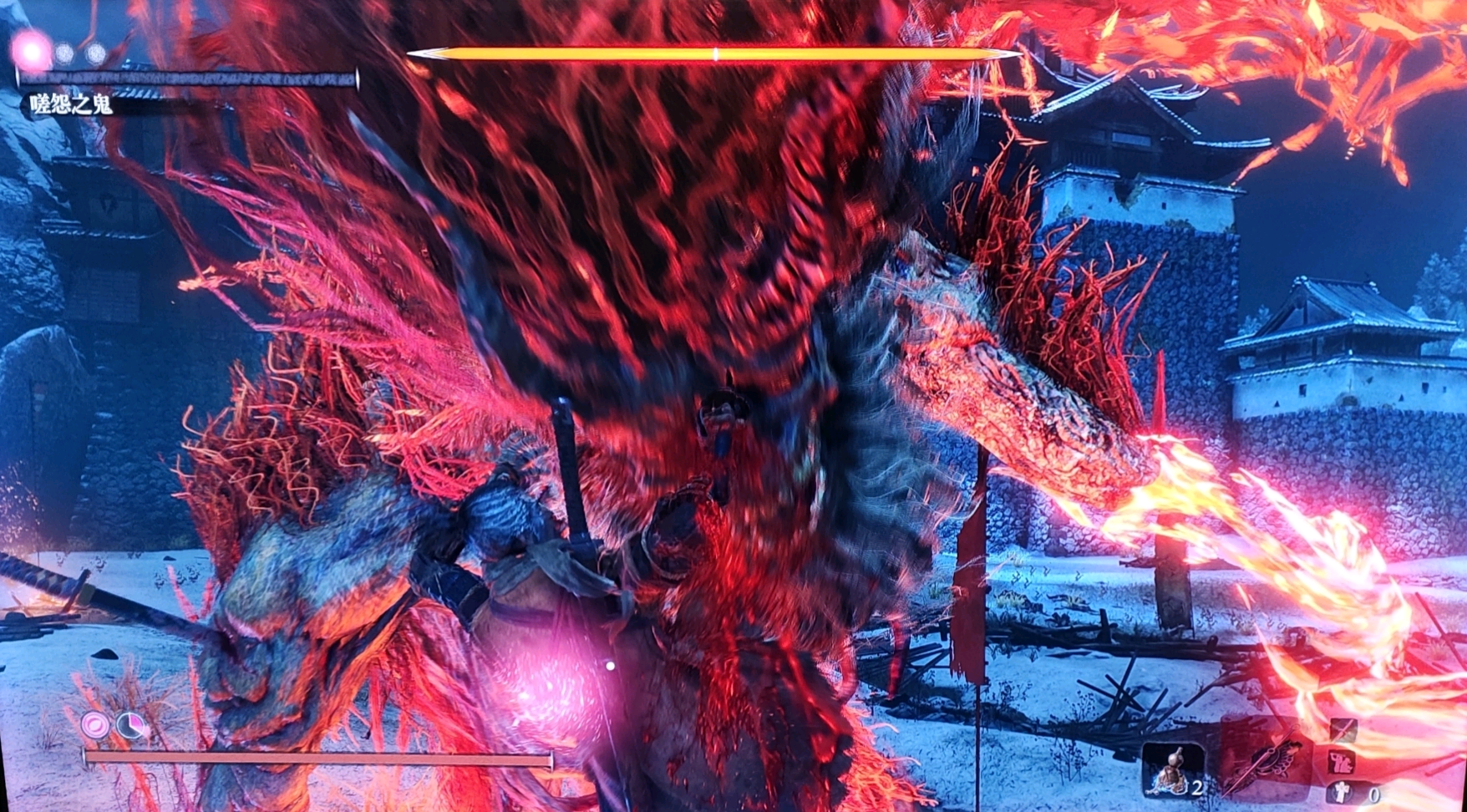Click the fully charged pink resurrection node
The height and width of the screenshot is (812, 1467).
94,724
